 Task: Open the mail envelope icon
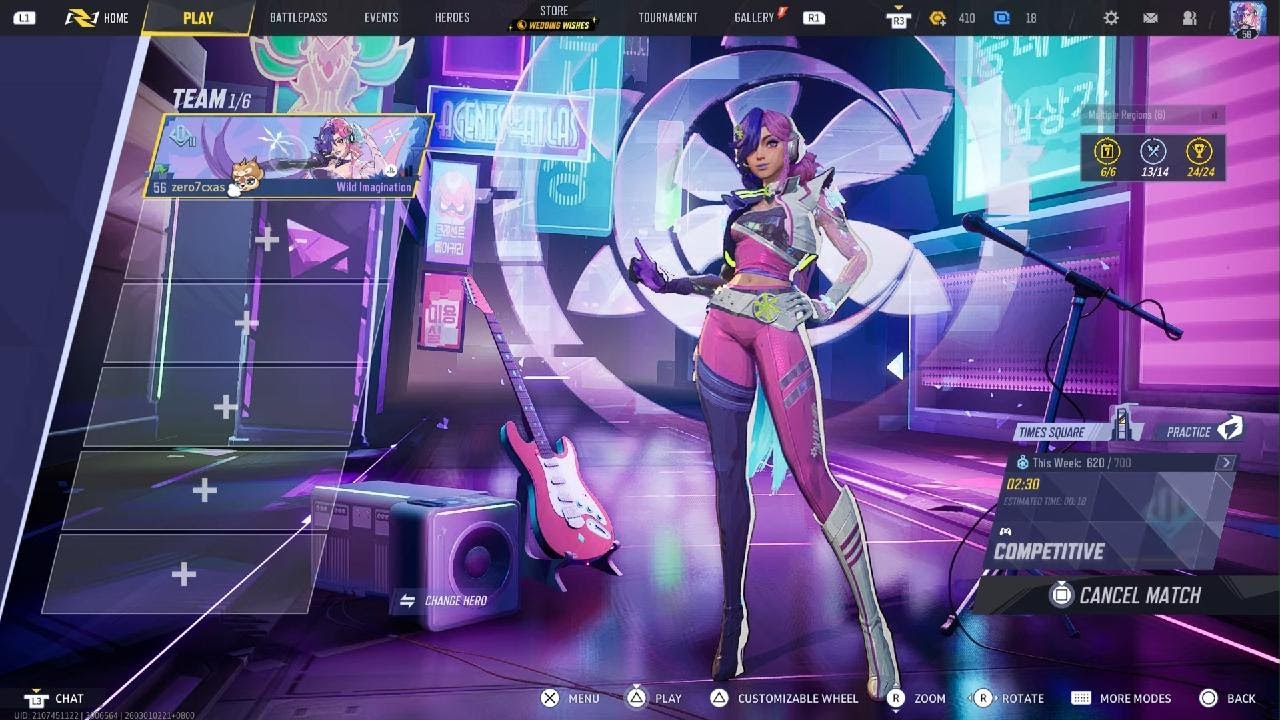pos(1150,18)
